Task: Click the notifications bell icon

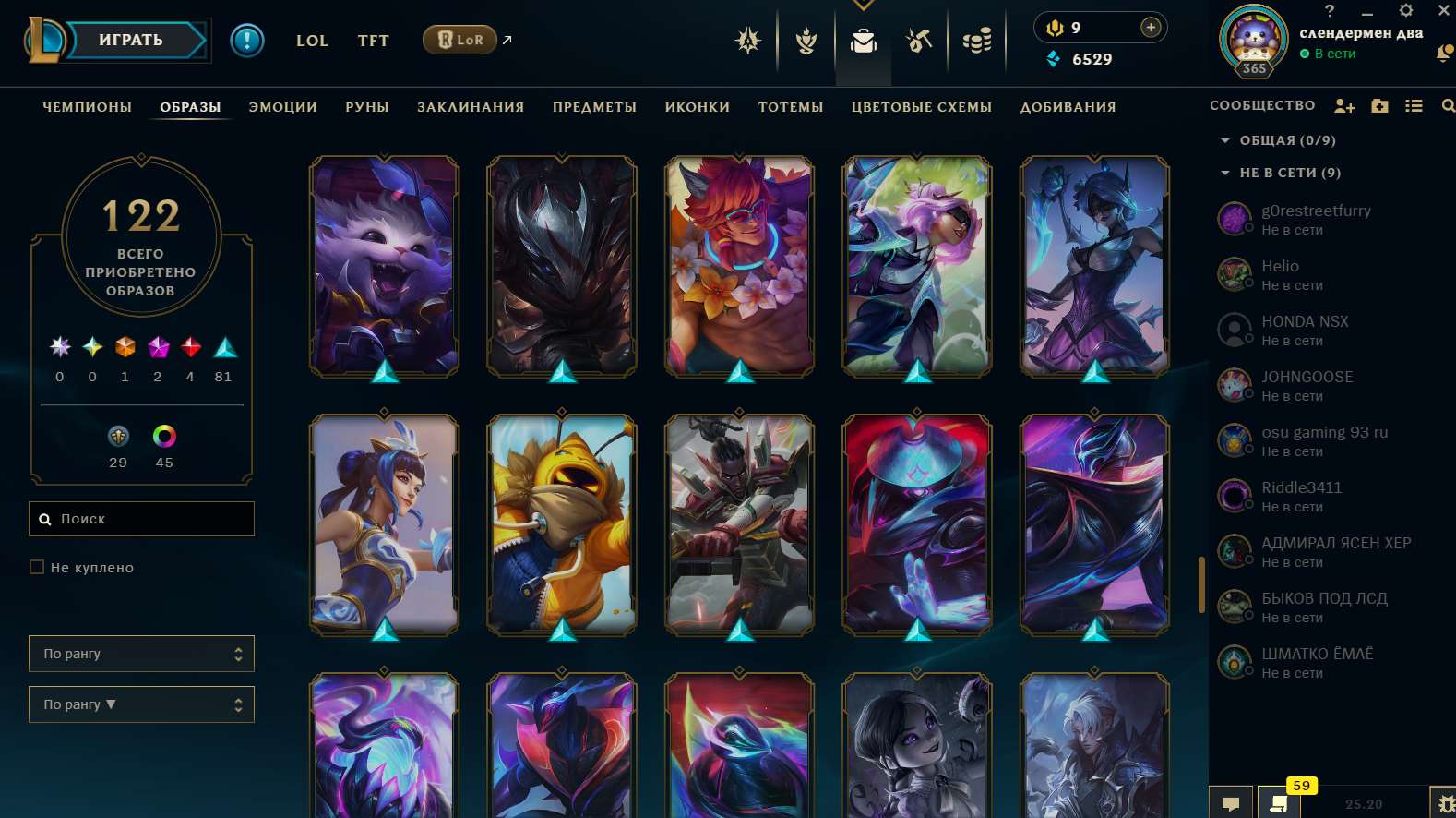Action: pyautogui.click(x=1444, y=55)
